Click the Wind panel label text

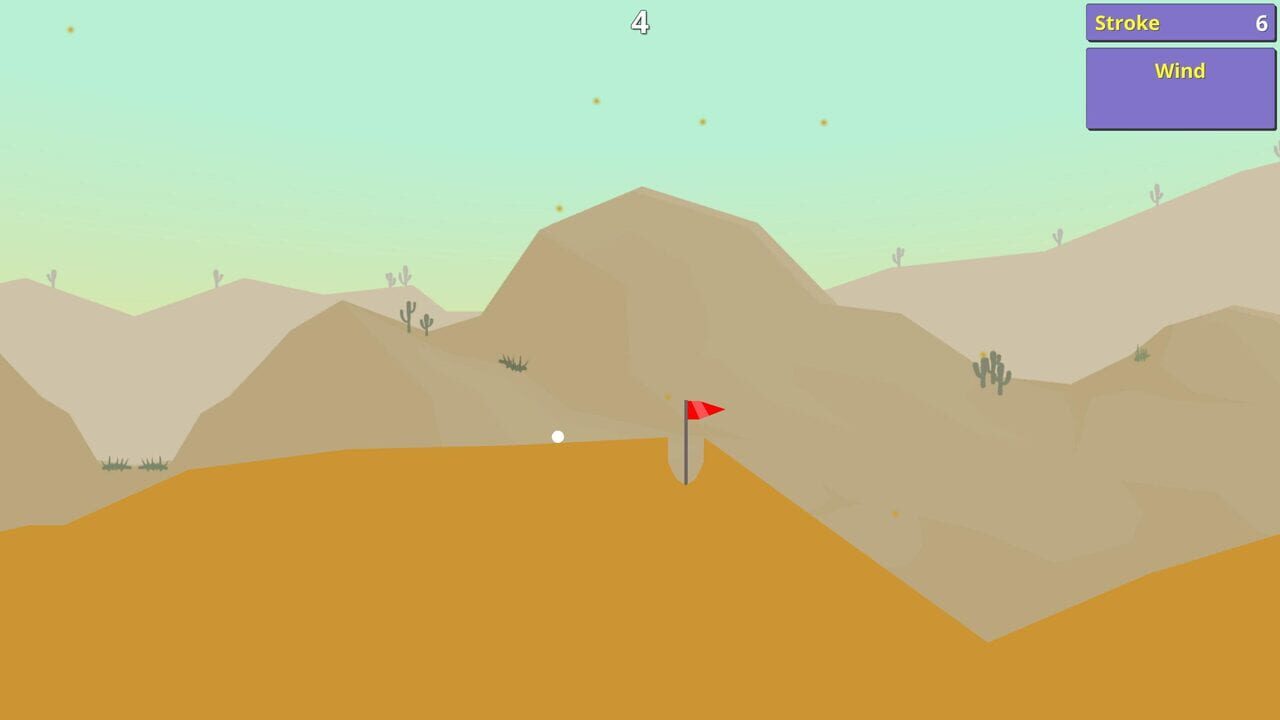click(1180, 71)
